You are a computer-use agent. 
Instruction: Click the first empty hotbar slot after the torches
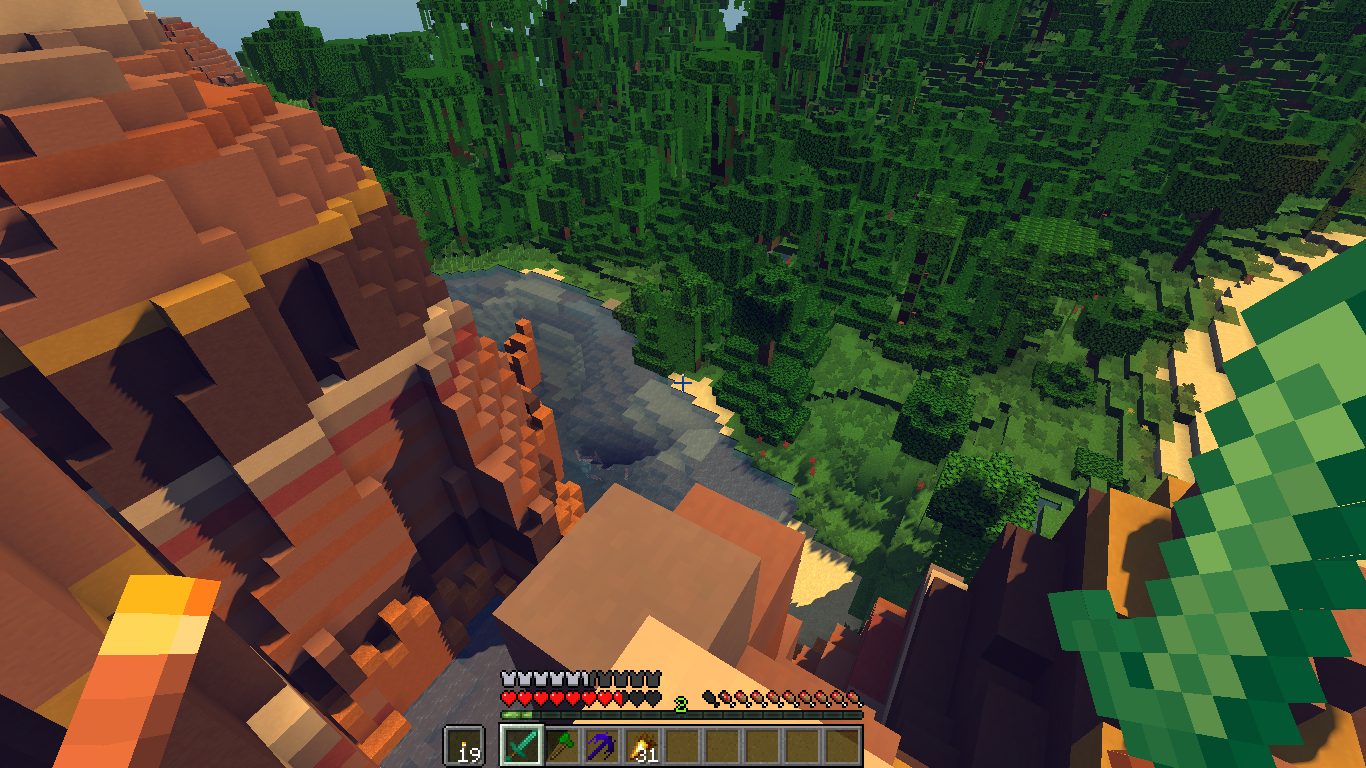click(x=684, y=746)
